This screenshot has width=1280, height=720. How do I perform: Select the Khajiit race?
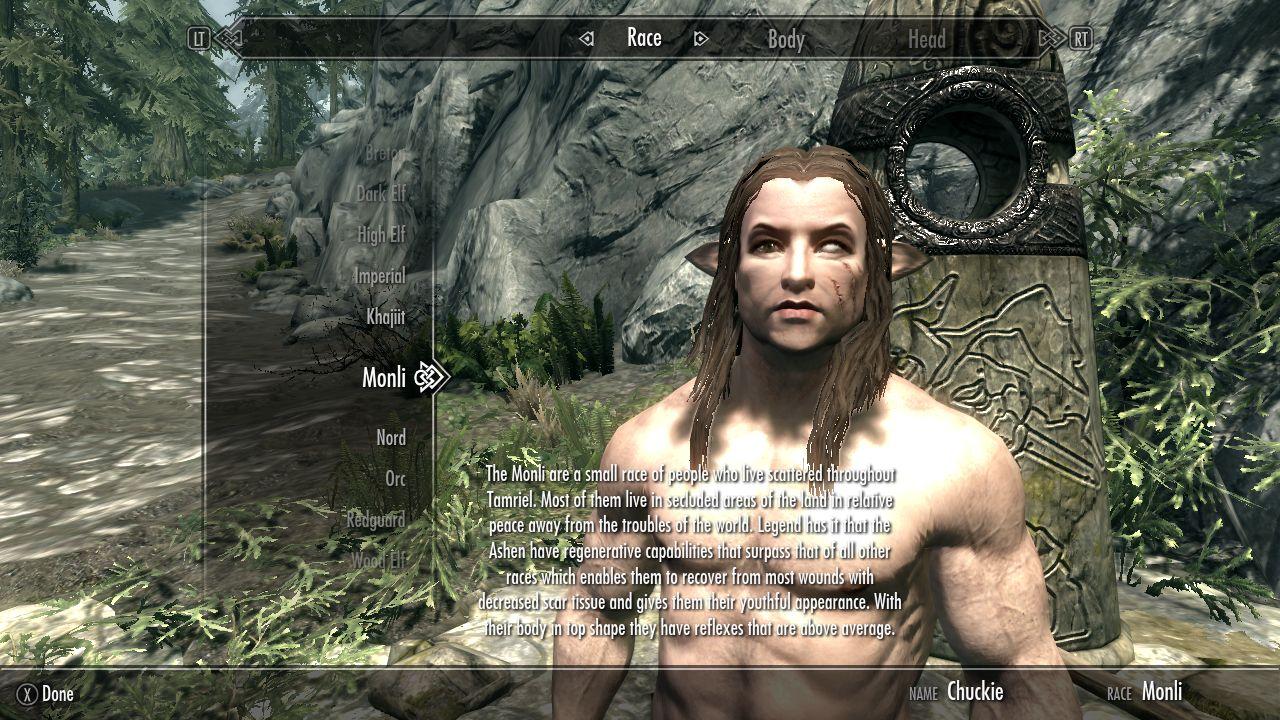385,317
